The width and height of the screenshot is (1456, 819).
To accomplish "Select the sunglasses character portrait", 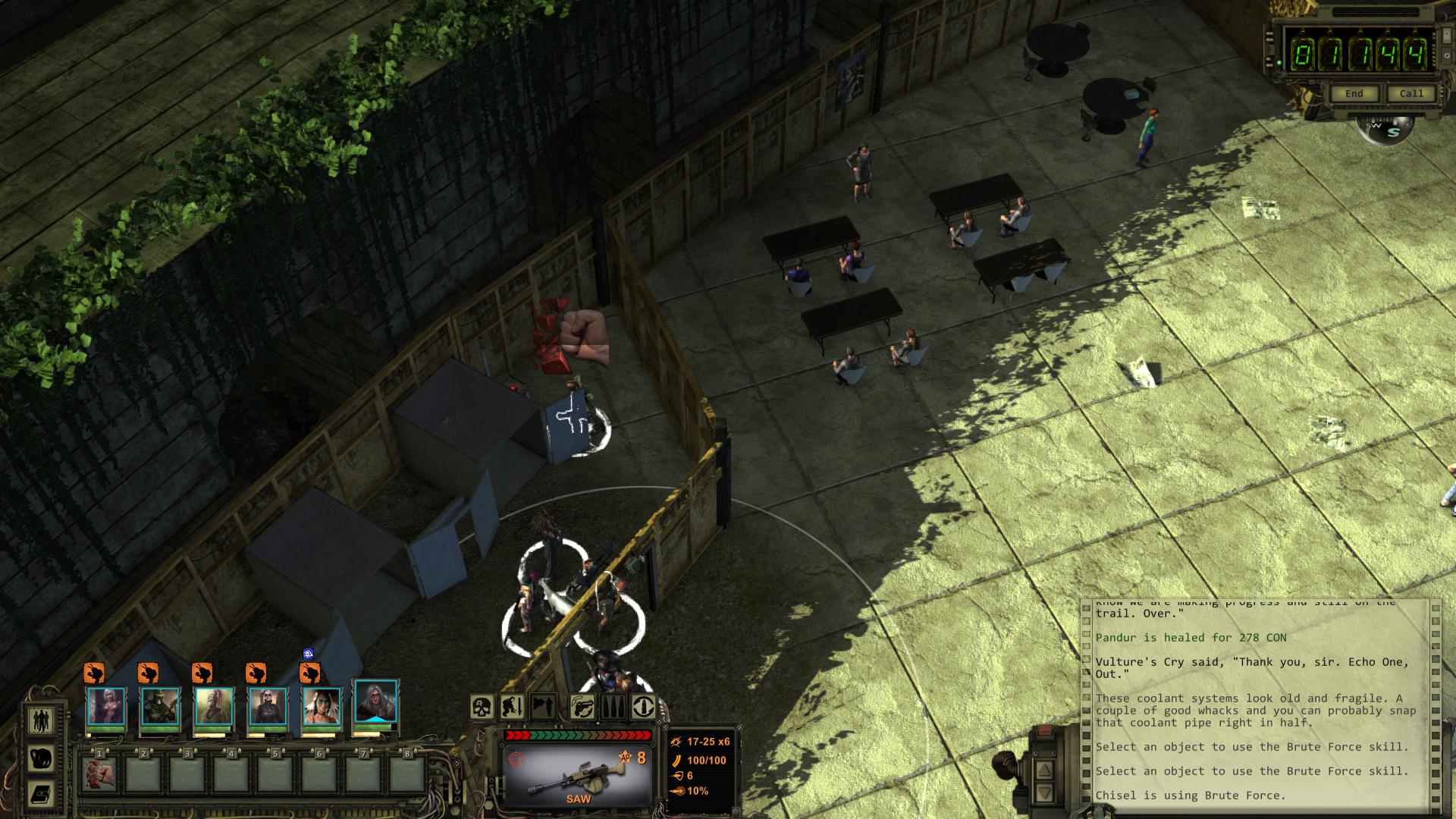I will tap(268, 707).
